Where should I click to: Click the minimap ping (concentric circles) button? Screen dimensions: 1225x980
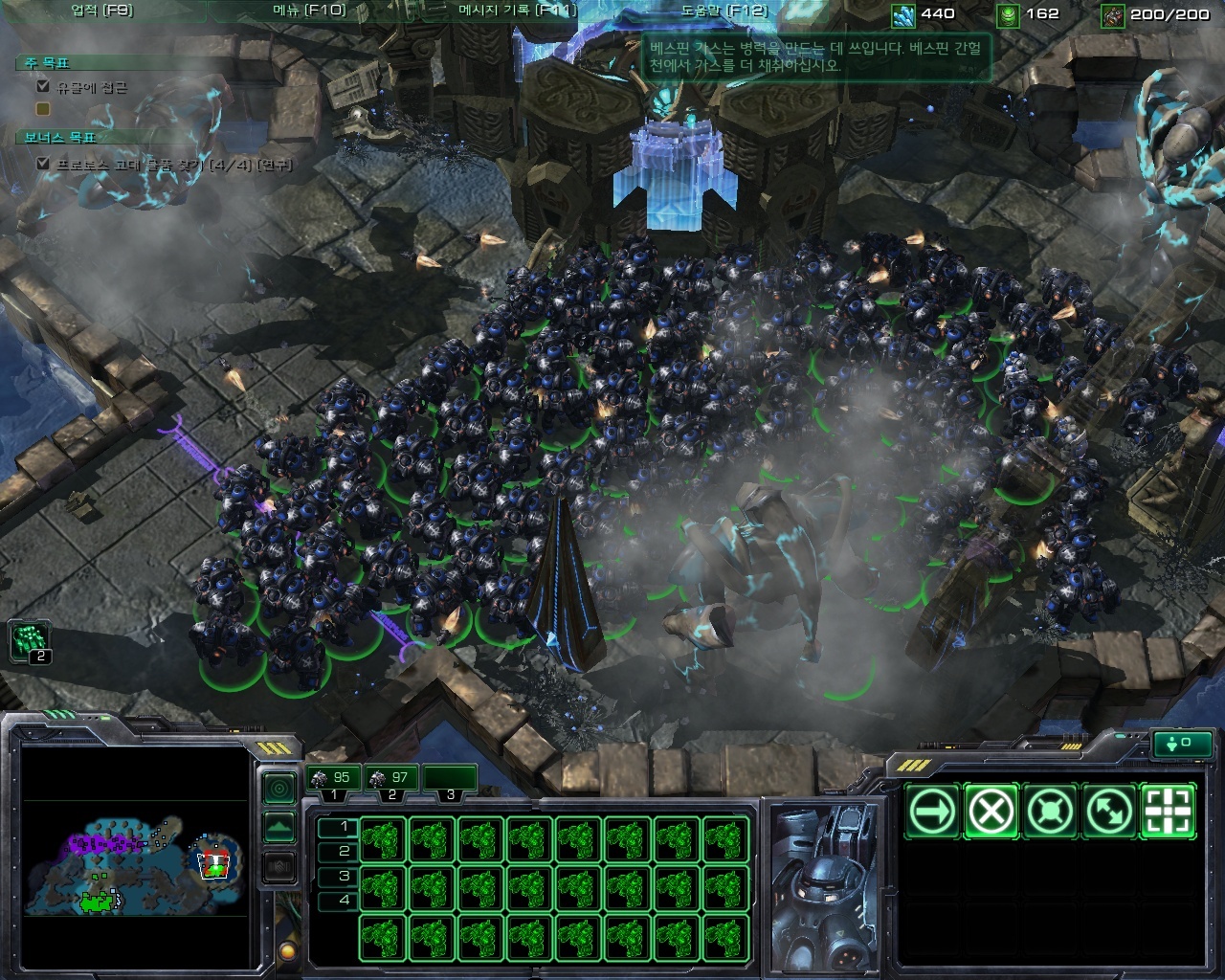pos(278,789)
